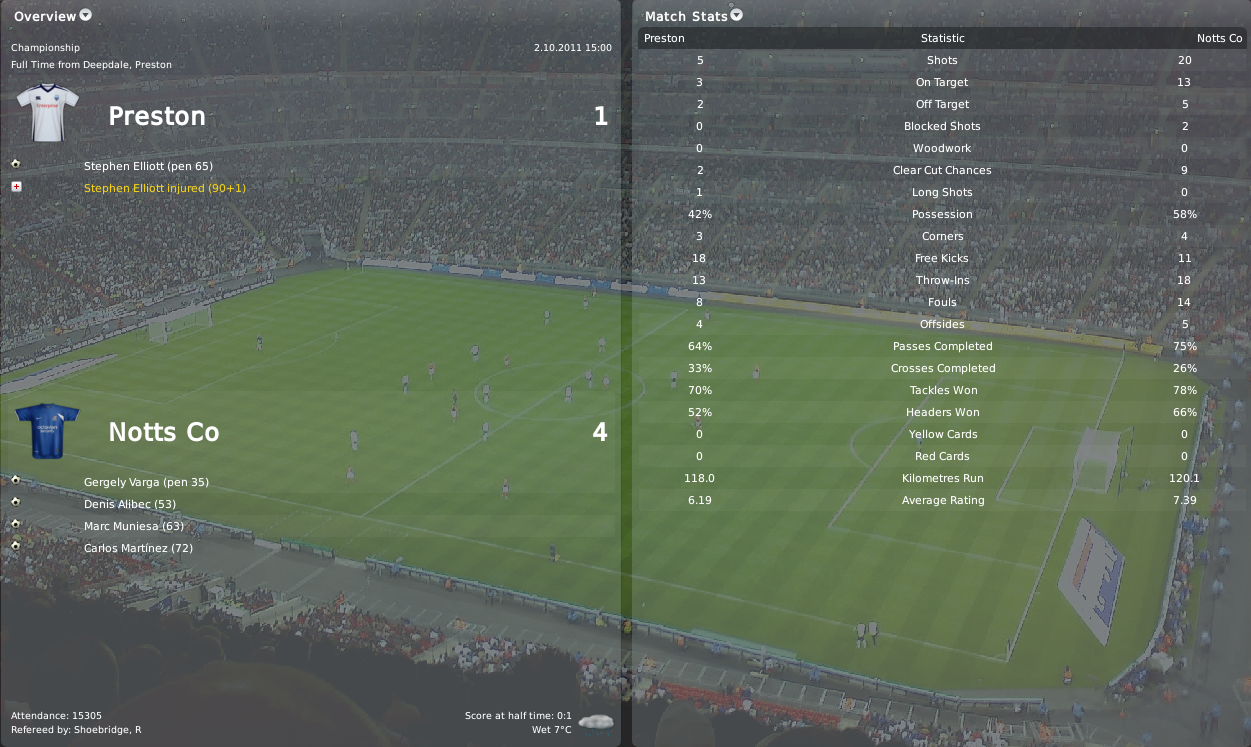
Task: Select goalscorer Gergely Varga
Action: 146,482
